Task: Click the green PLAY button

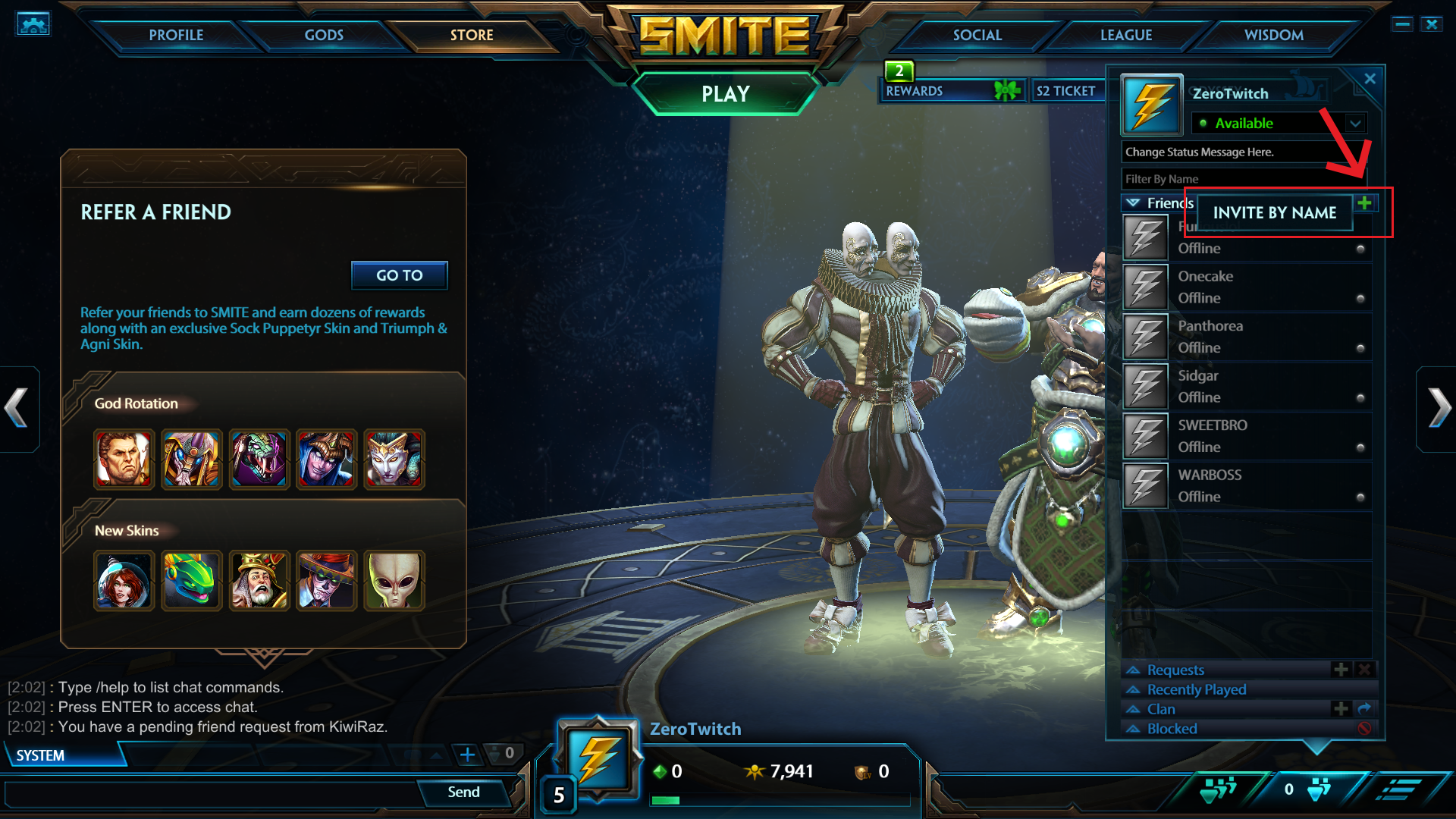Action: coord(725,94)
